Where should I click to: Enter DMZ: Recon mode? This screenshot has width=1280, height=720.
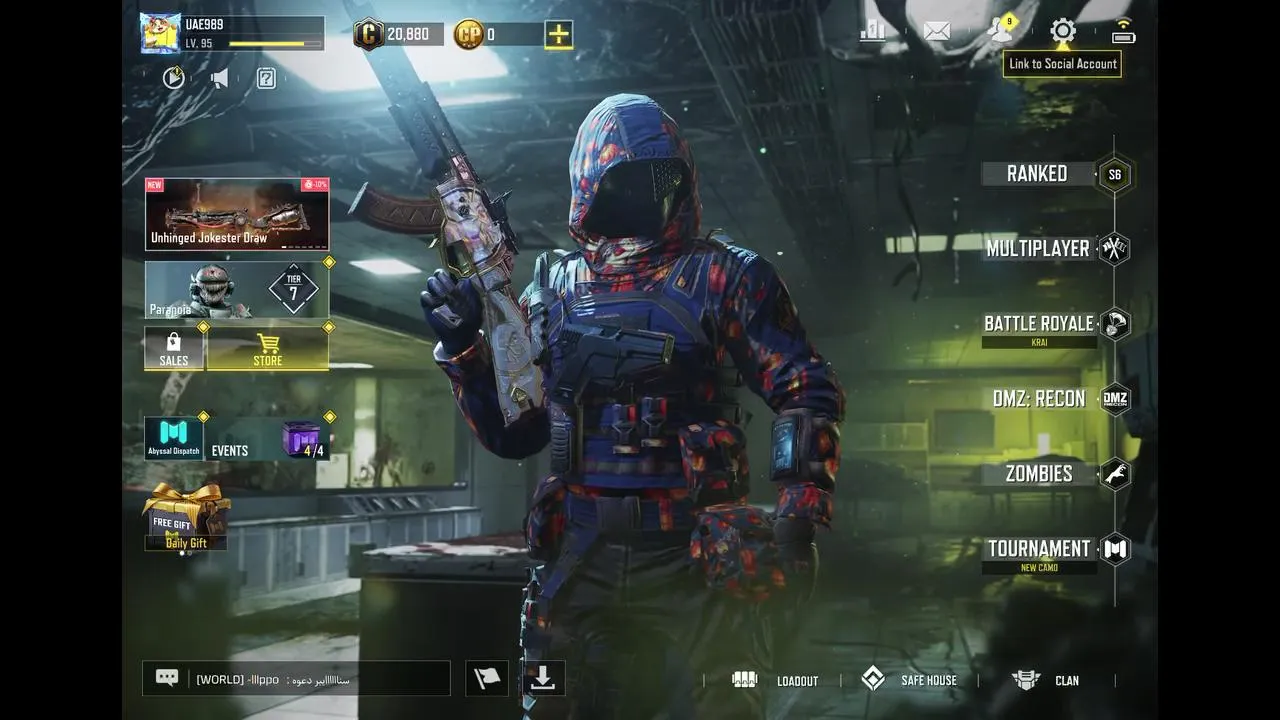[1039, 399]
